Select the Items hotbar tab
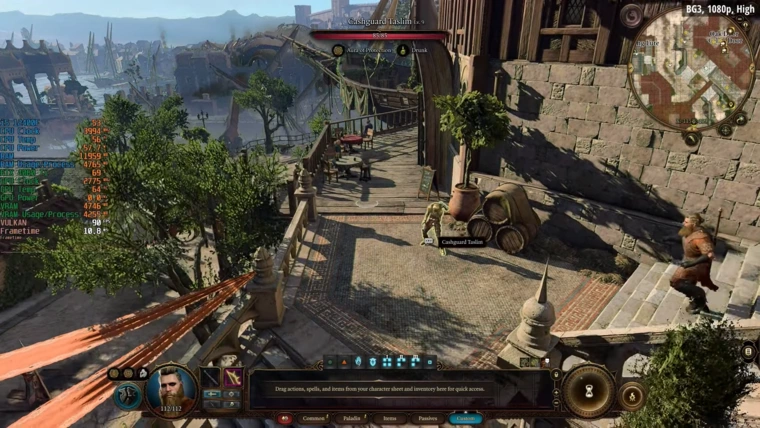This screenshot has width=760, height=428. [389, 418]
